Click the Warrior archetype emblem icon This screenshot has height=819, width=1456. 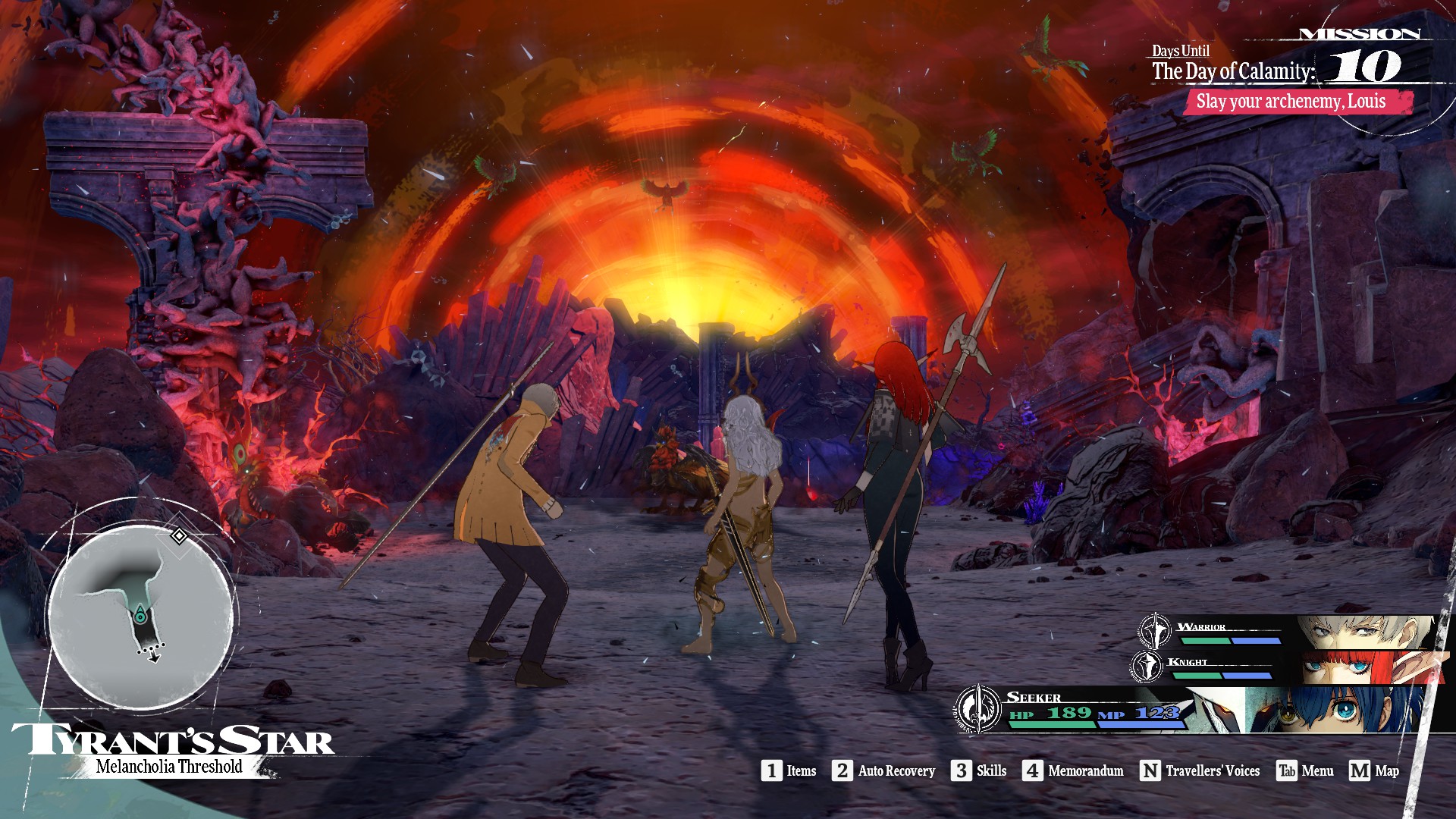(1155, 629)
